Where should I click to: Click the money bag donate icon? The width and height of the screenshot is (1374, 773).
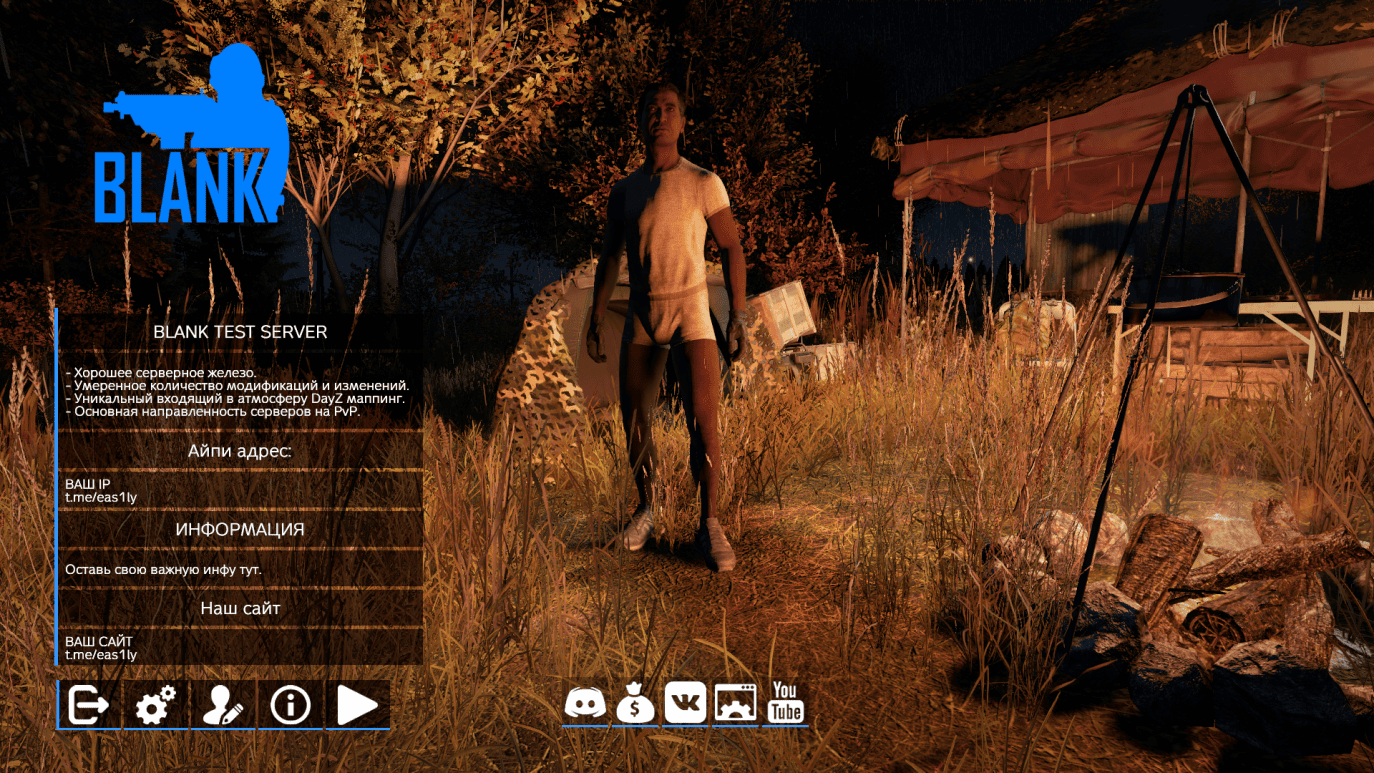point(635,703)
